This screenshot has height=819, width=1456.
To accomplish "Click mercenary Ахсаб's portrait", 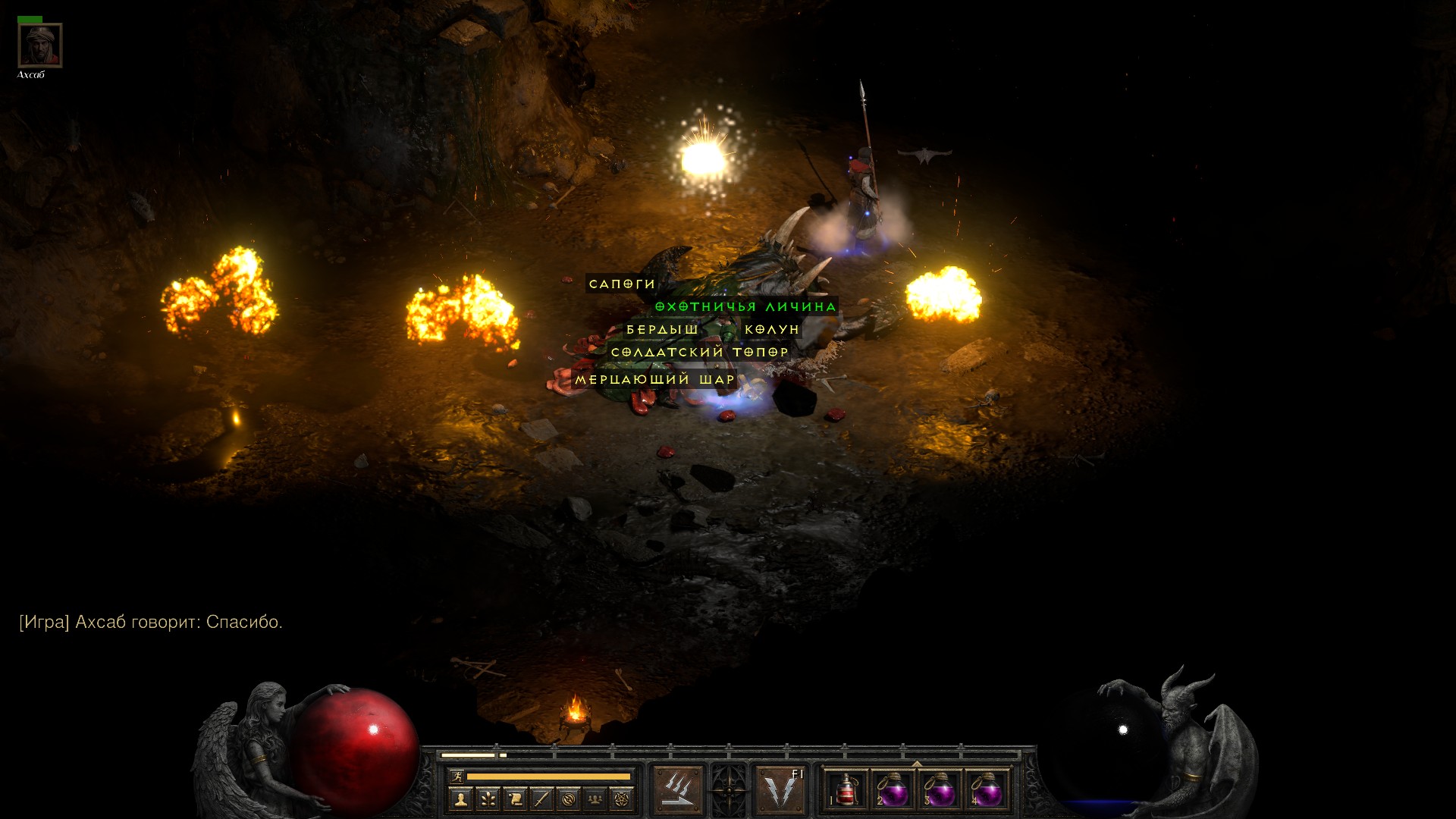I will point(39,45).
